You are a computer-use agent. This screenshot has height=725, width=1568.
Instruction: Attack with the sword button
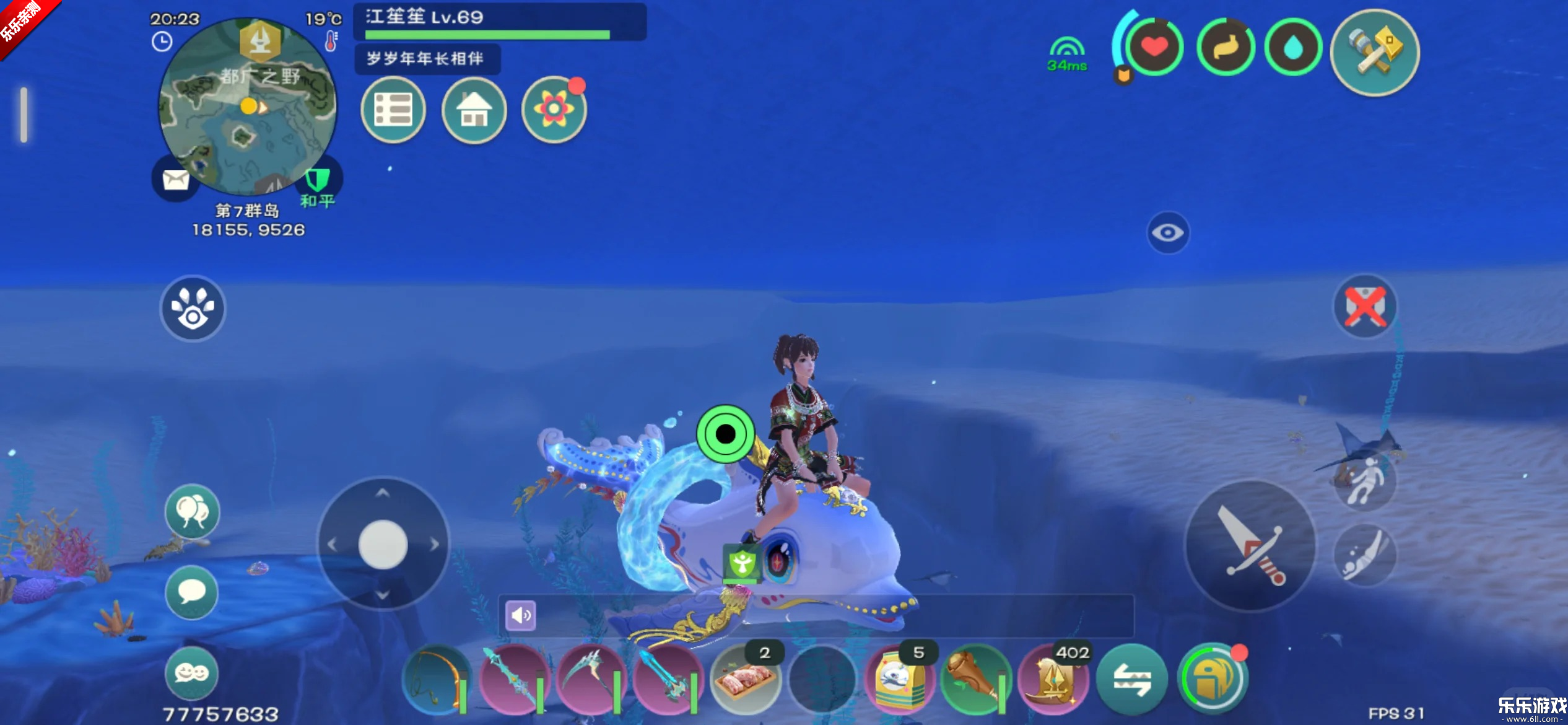(x=1250, y=546)
